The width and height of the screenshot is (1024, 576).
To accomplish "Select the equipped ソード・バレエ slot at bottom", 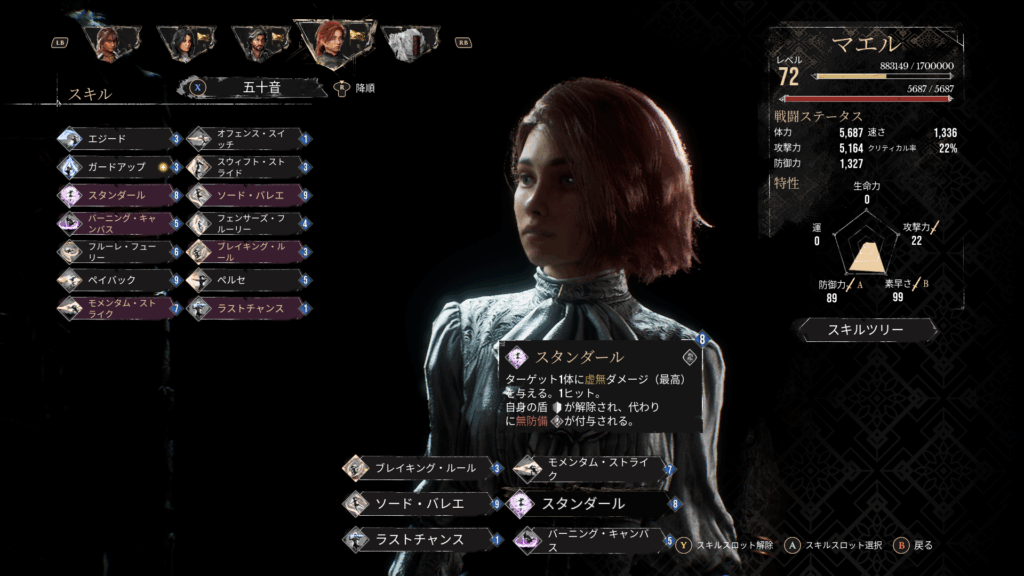I will pyautogui.click(x=420, y=504).
